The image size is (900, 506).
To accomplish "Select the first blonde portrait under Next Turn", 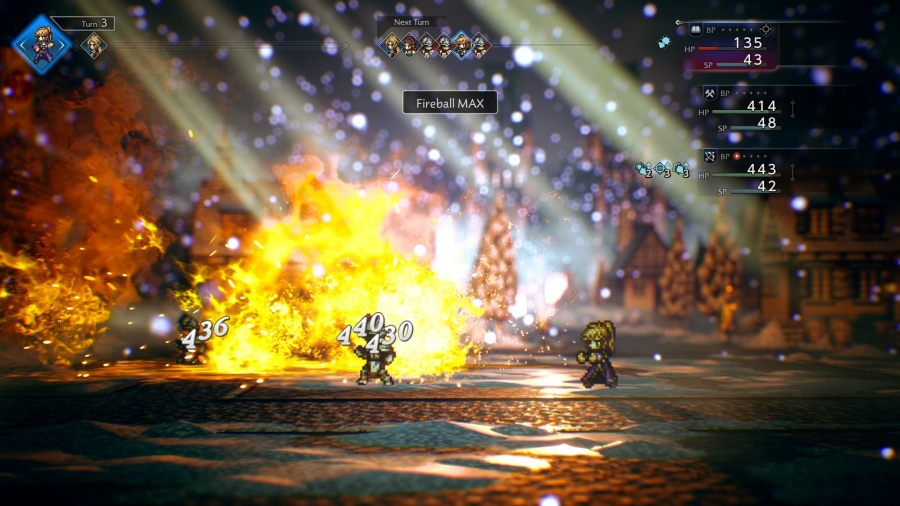I will [x=392, y=44].
